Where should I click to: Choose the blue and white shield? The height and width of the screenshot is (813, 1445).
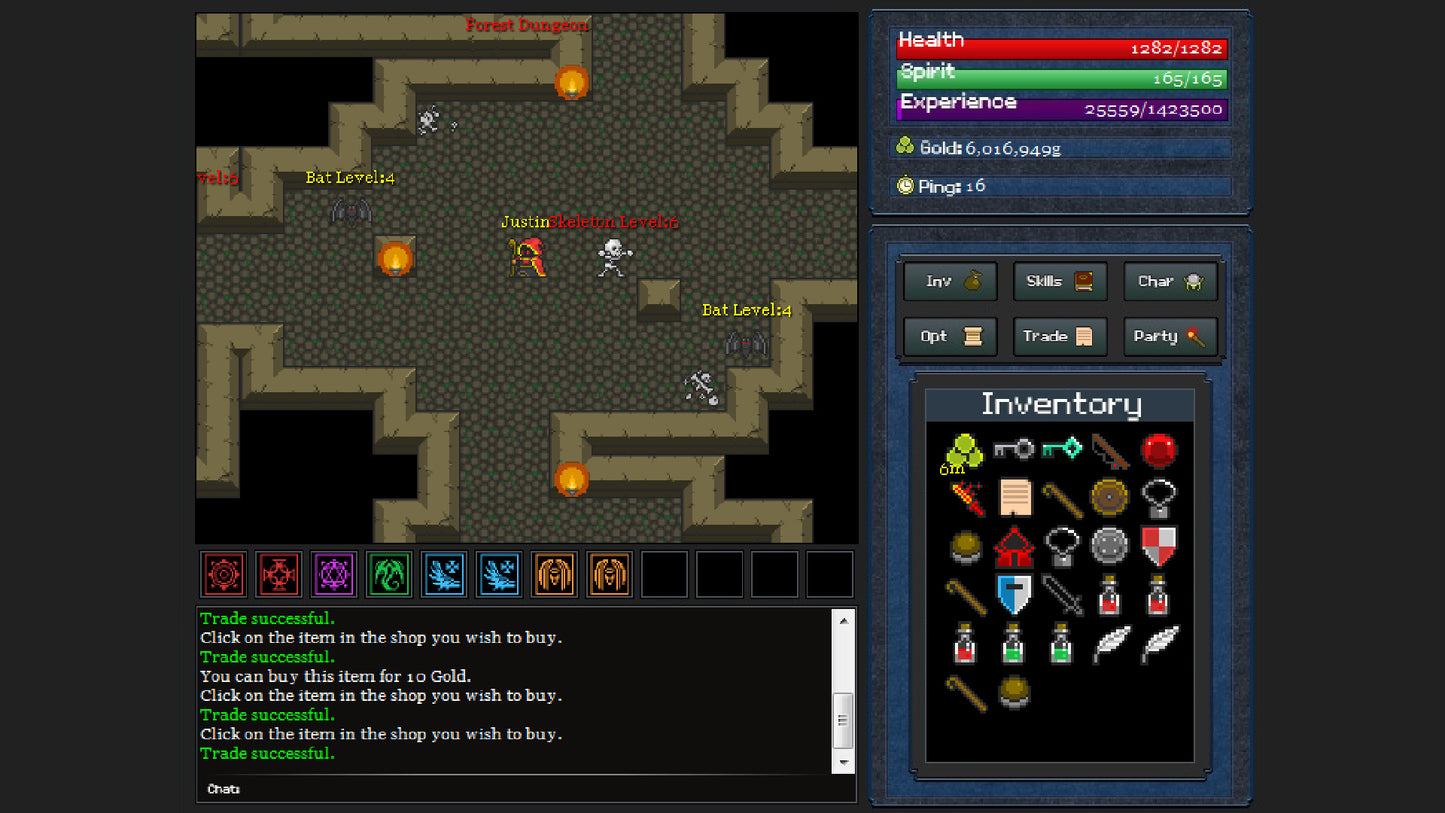[x=1014, y=595]
